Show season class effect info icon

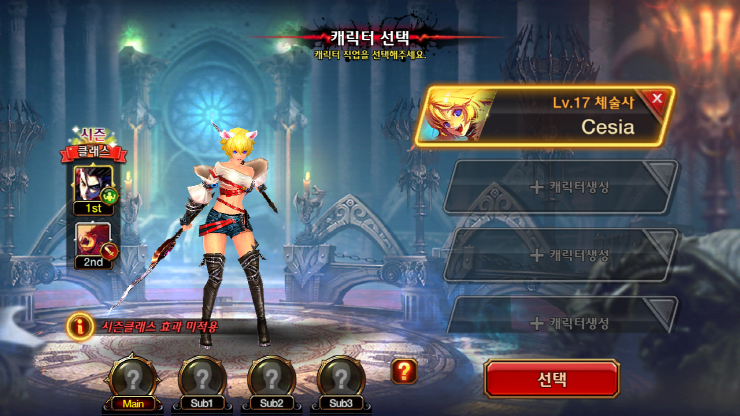click(79, 325)
